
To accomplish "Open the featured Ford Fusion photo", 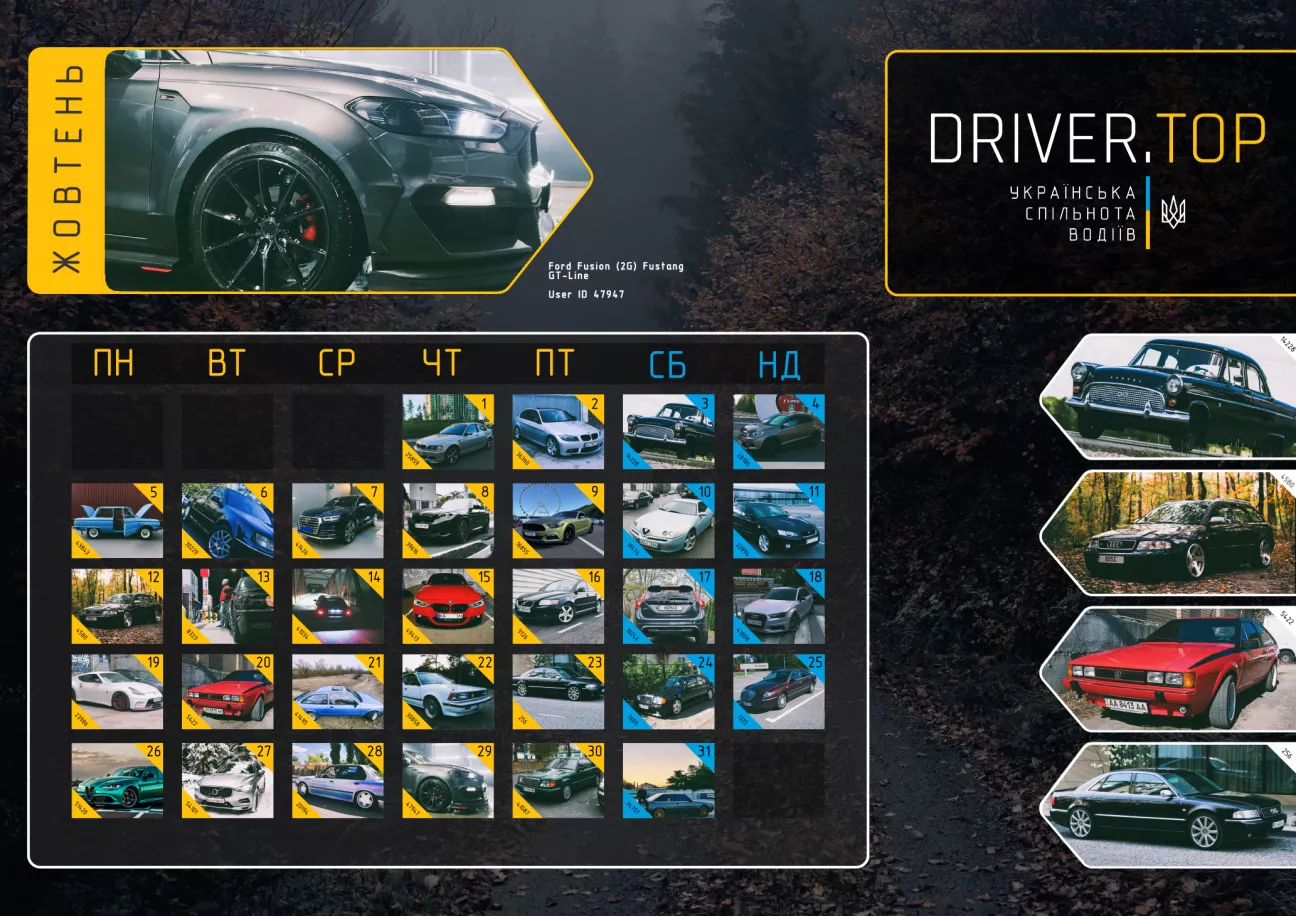I will pos(330,170).
